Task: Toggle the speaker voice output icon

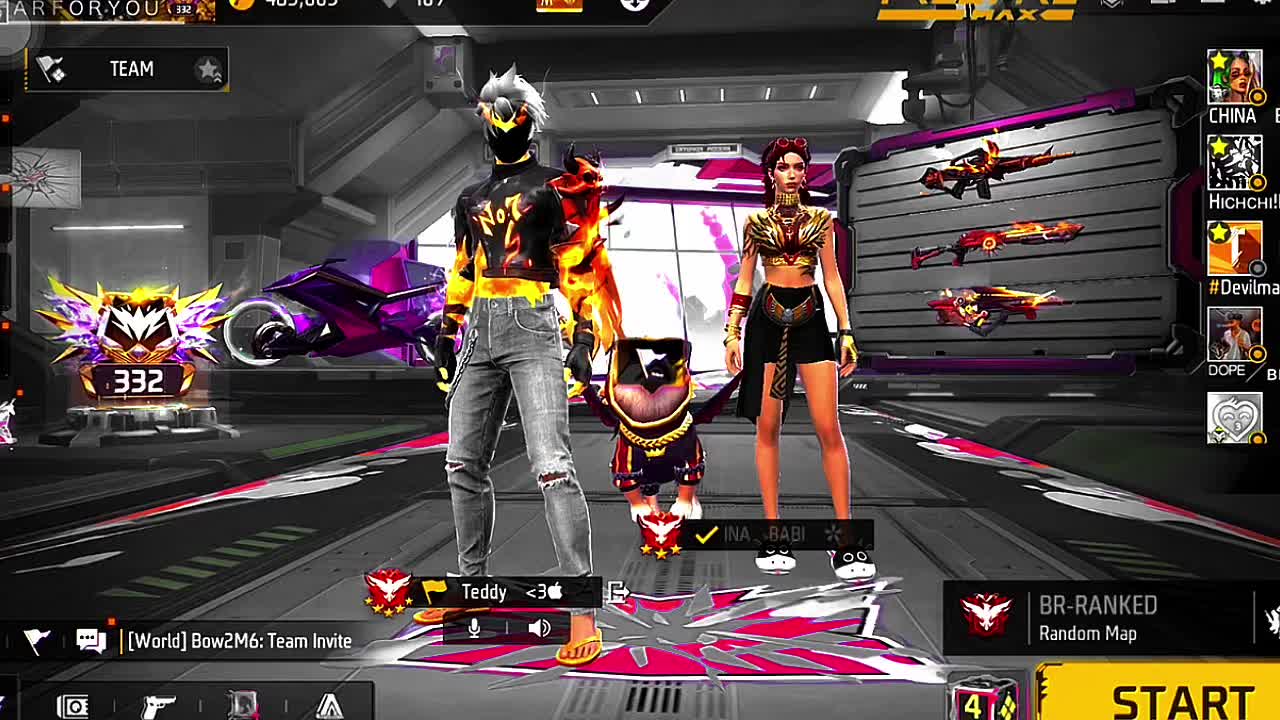Action: click(x=539, y=628)
